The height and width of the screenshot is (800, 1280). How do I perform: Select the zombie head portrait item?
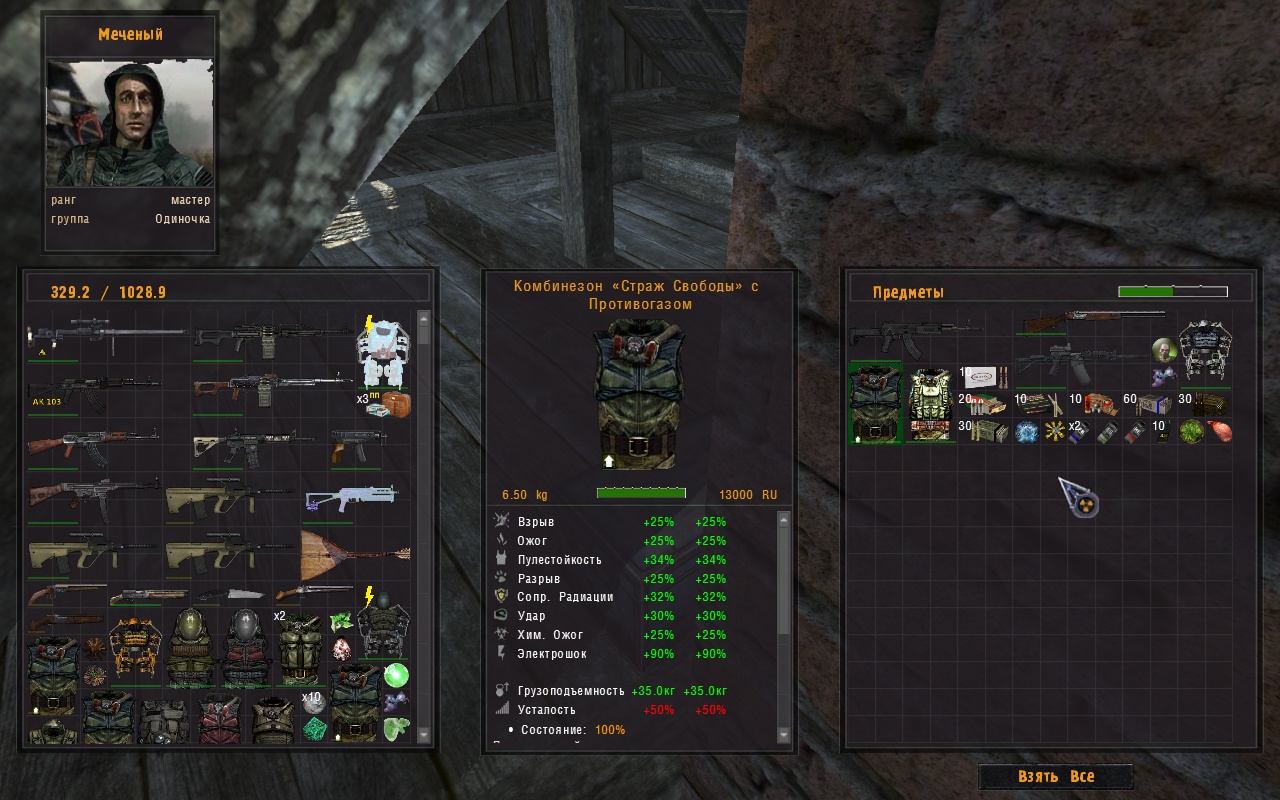1162,350
